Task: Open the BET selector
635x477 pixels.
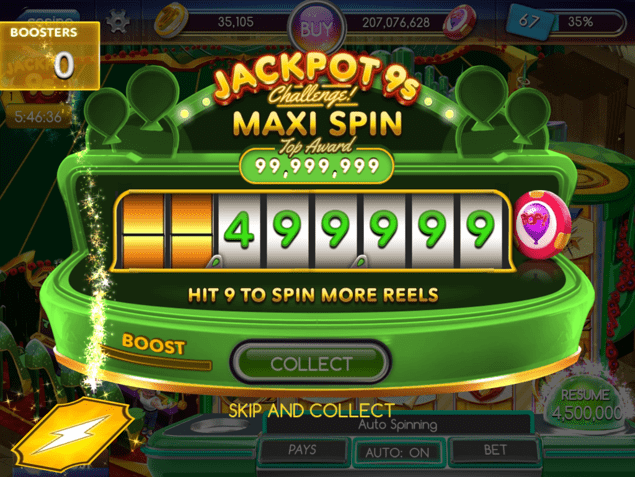Action: coord(496,450)
